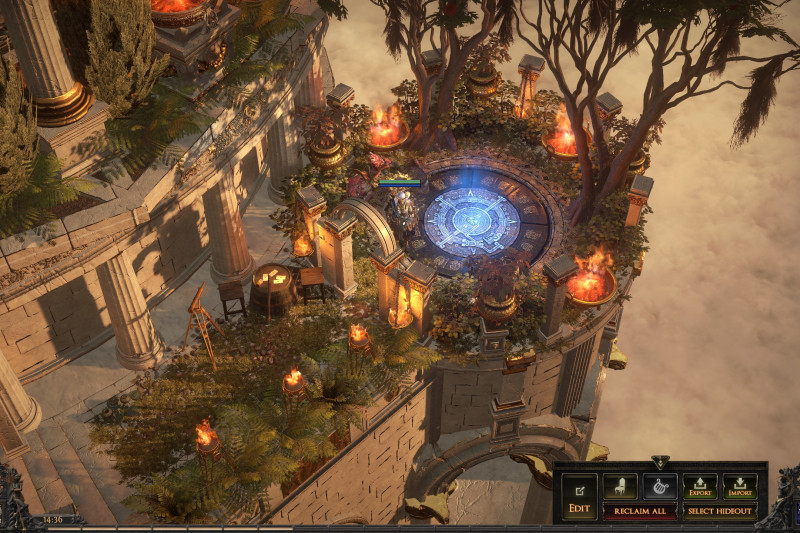The image size is (800, 533).
Task: Open the harp music button
Action: (660, 486)
